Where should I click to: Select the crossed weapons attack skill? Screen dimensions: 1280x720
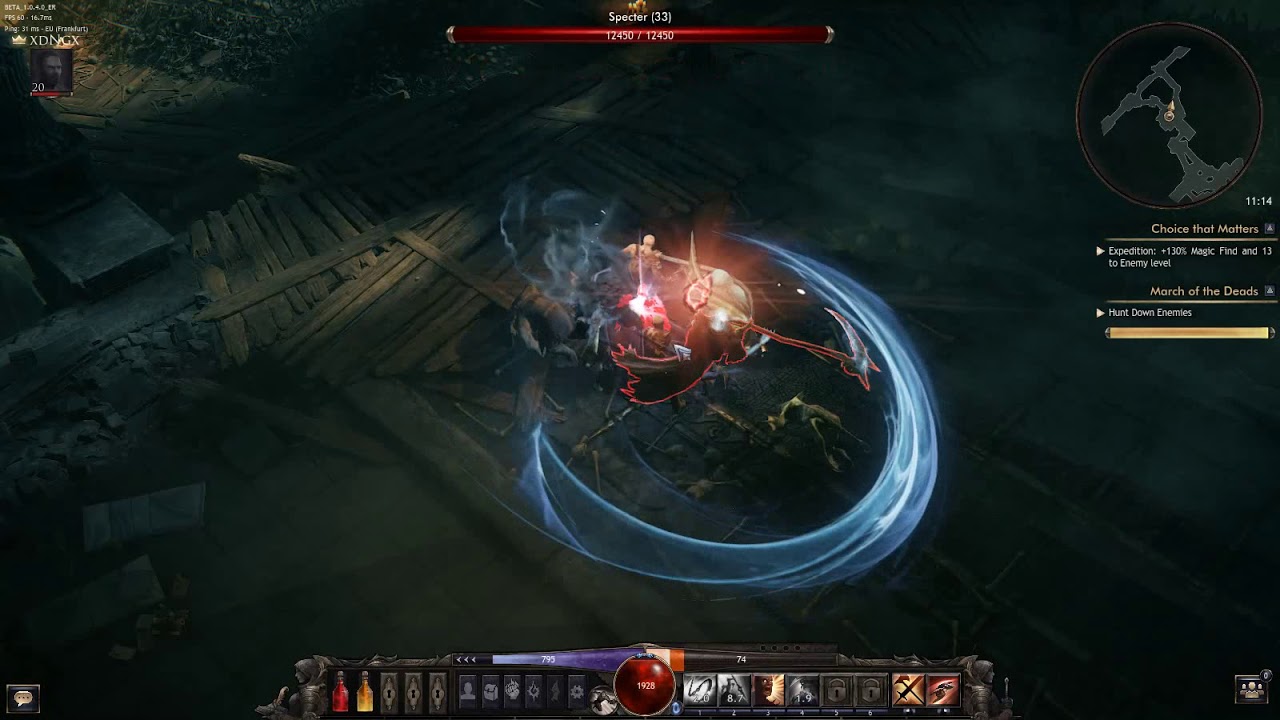908,690
